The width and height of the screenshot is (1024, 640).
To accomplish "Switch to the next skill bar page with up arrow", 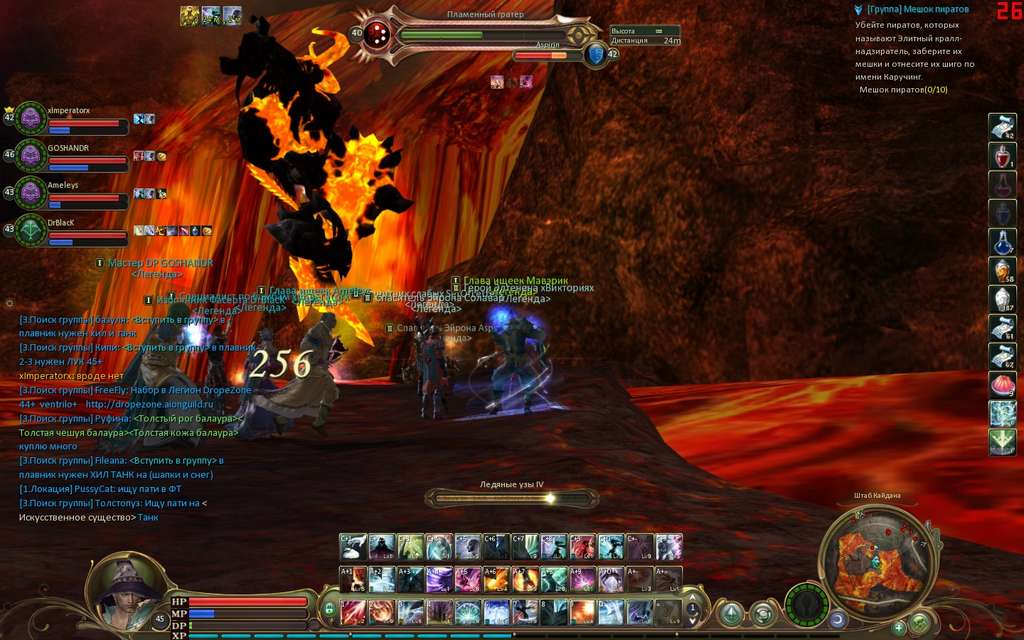I will click(692, 597).
